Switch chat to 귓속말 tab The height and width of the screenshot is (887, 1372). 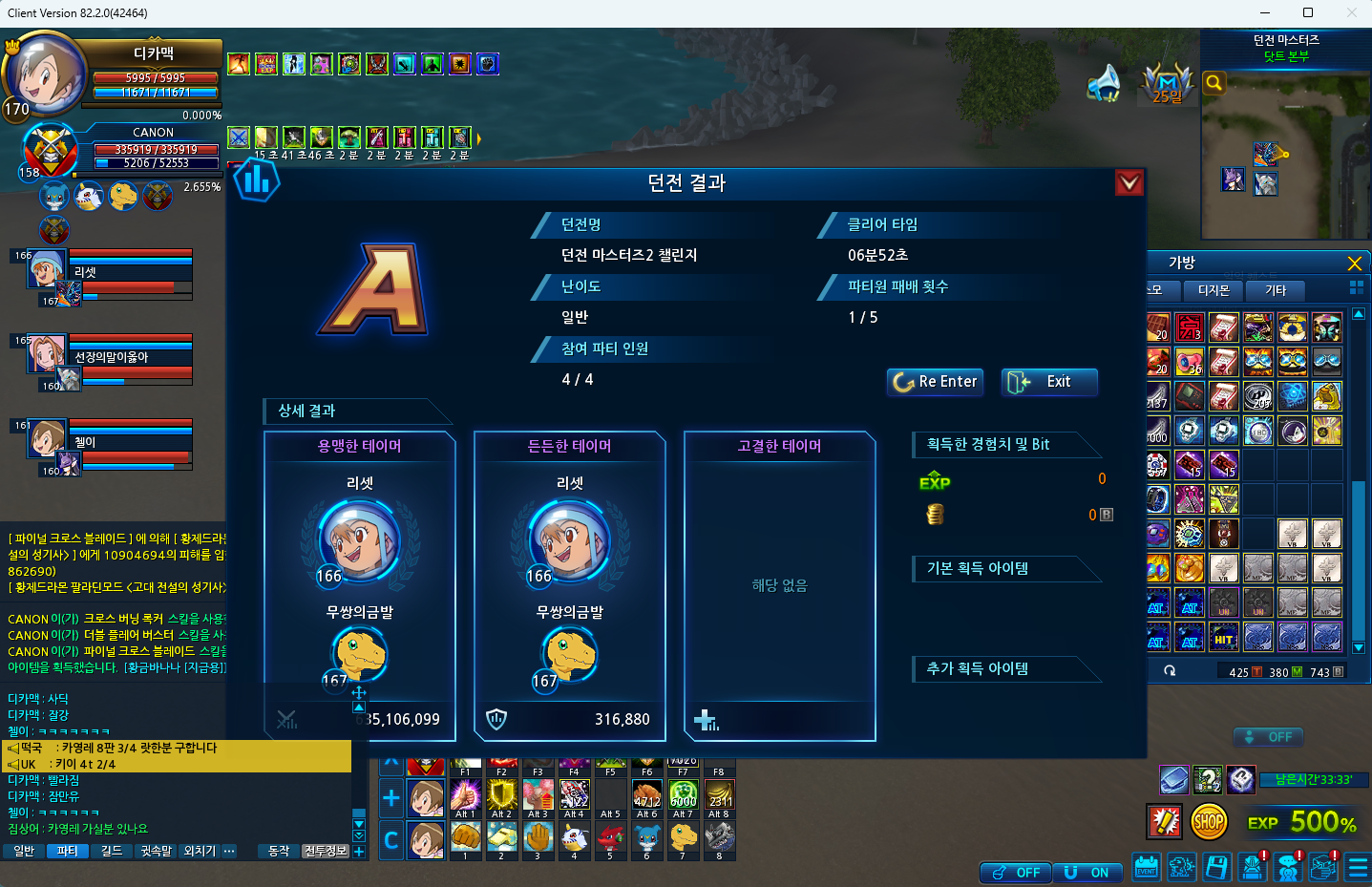pyautogui.click(x=156, y=851)
